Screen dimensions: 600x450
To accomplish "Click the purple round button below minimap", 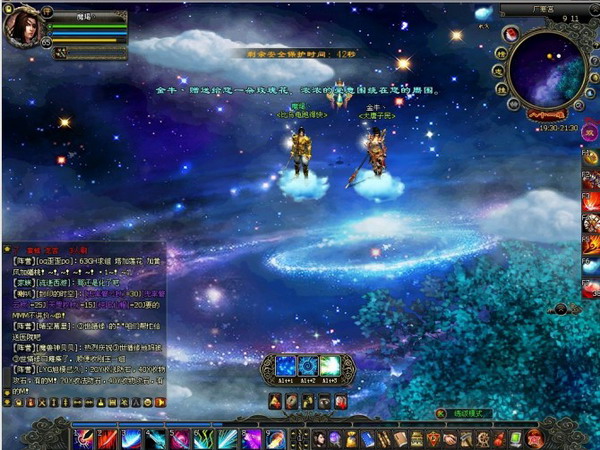I will coord(589,130).
